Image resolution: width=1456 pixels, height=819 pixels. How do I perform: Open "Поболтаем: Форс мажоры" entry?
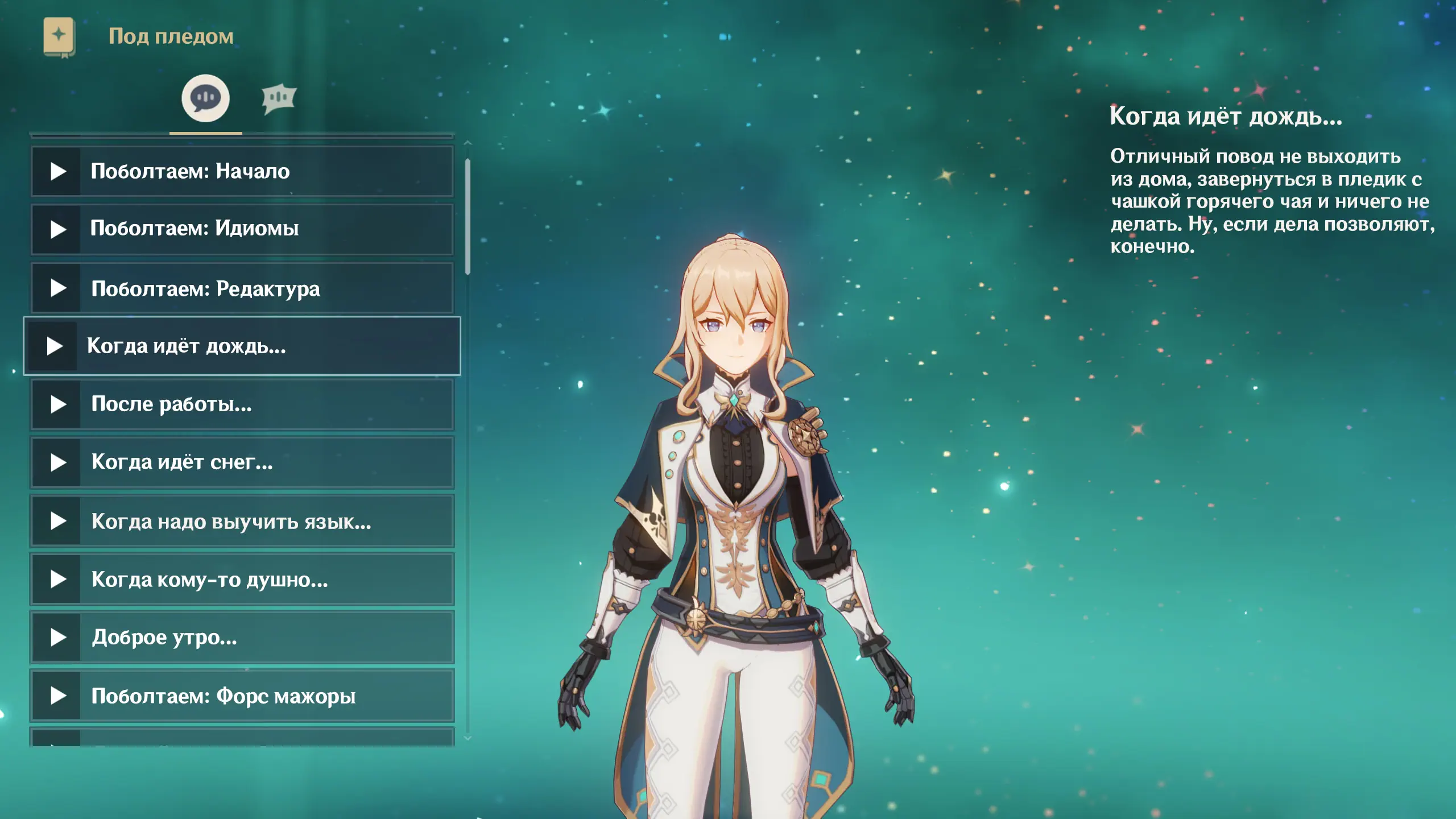coord(242,696)
